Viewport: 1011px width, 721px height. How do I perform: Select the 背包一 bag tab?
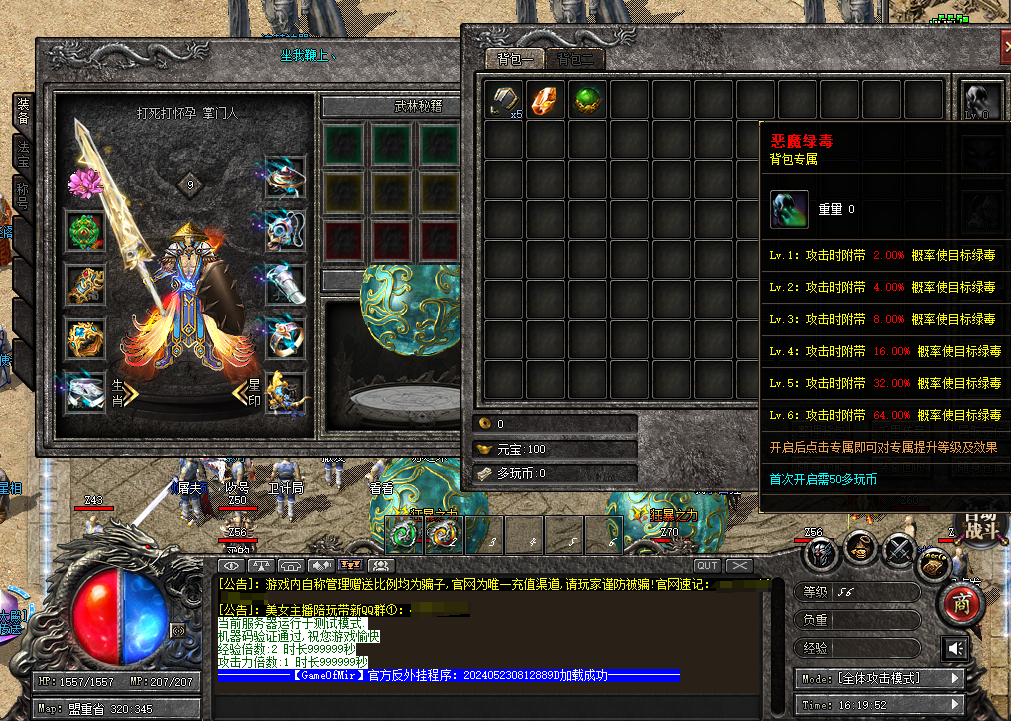(x=514, y=58)
